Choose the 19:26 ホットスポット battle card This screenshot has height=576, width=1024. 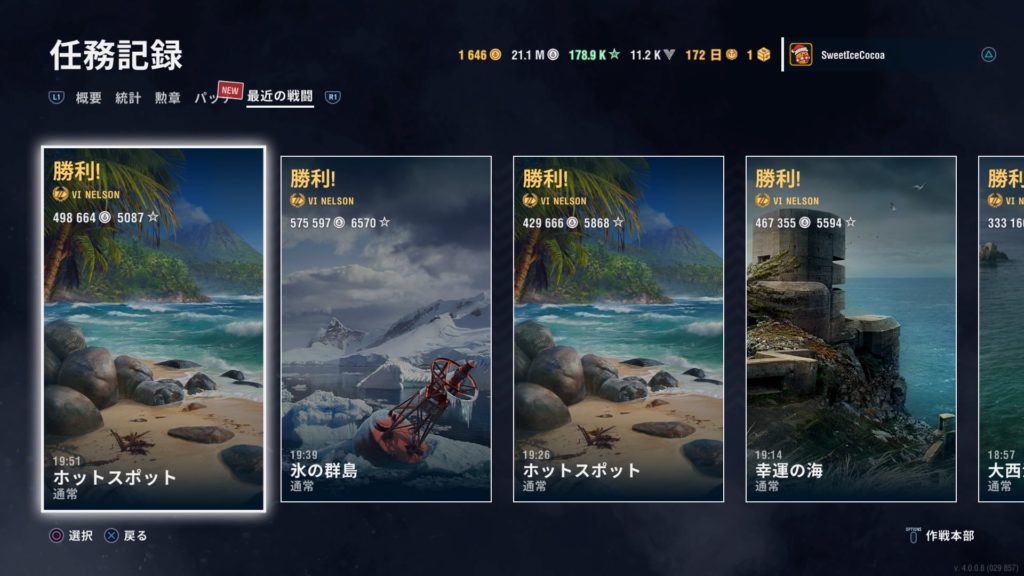click(x=619, y=329)
